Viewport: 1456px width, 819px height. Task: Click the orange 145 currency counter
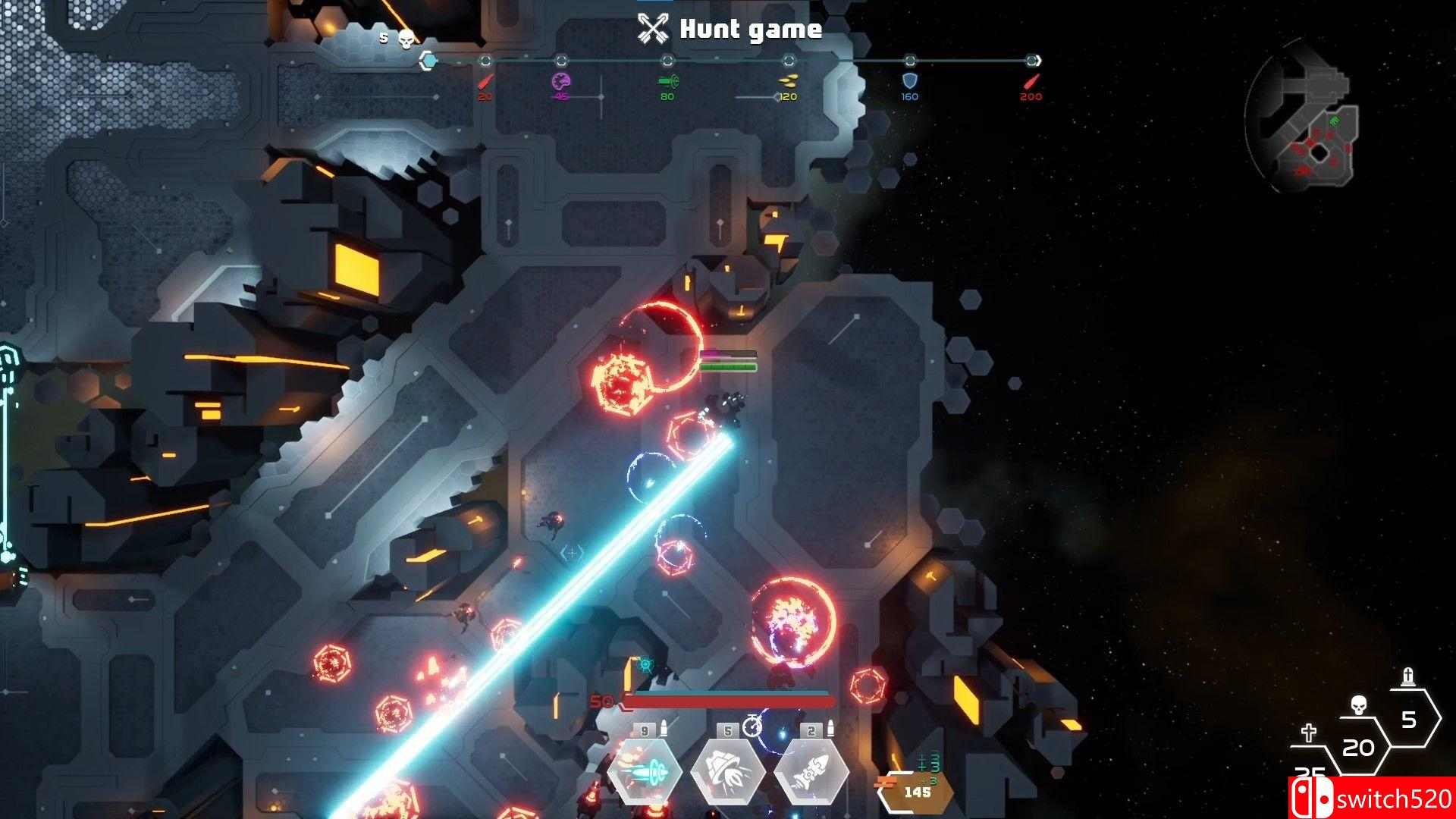click(917, 792)
